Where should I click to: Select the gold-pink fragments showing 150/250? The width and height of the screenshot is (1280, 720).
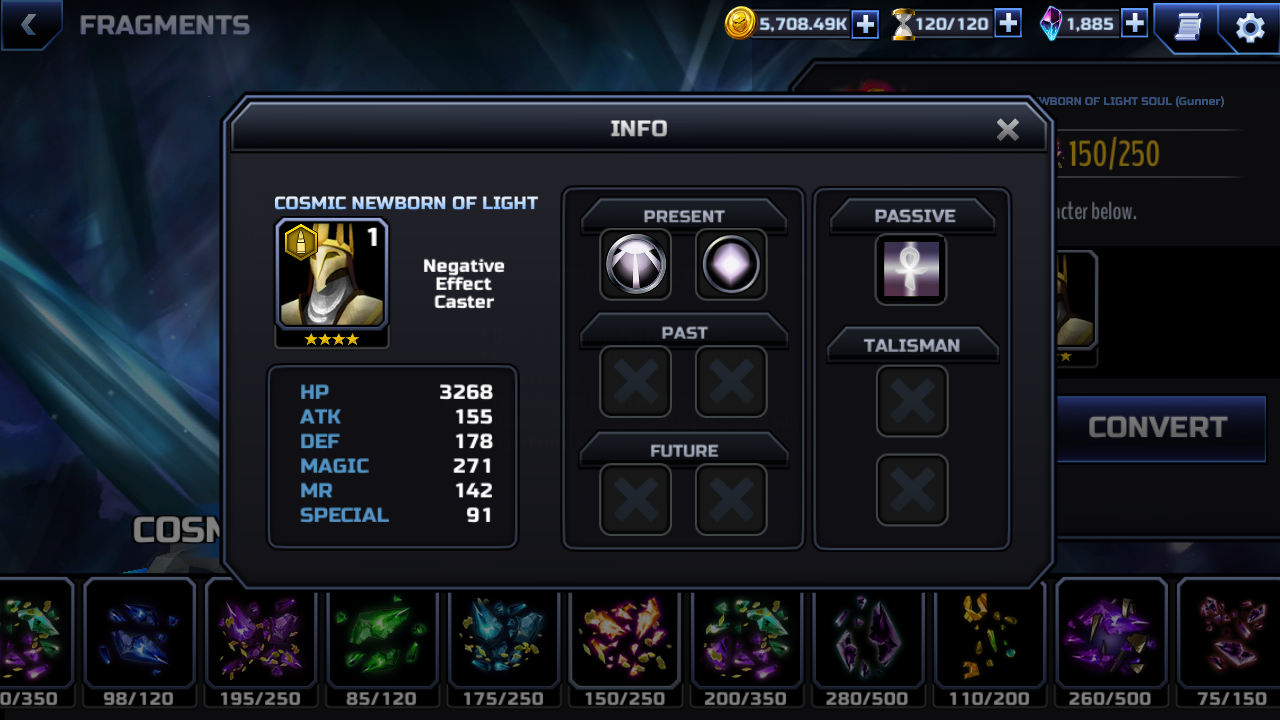pyautogui.click(x=624, y=637)
